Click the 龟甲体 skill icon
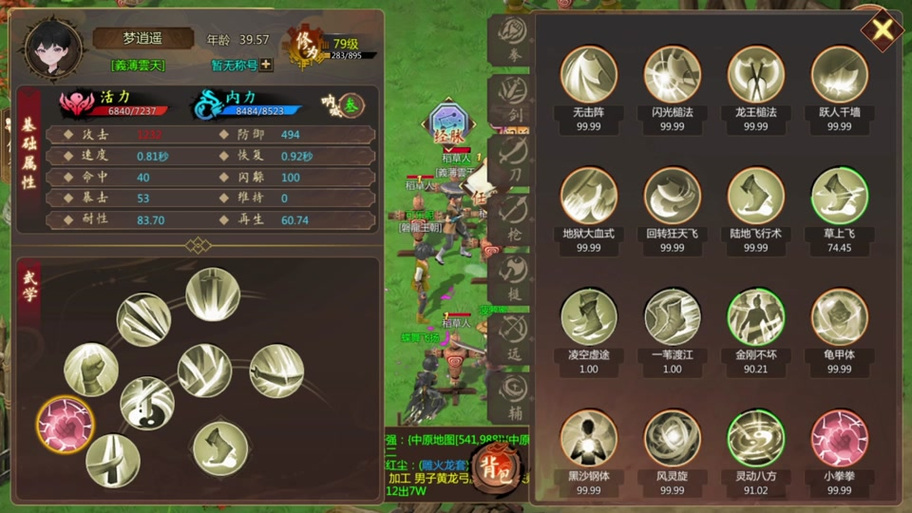The image size is (912, 513). pyautogui.click(x=839, y=318)
